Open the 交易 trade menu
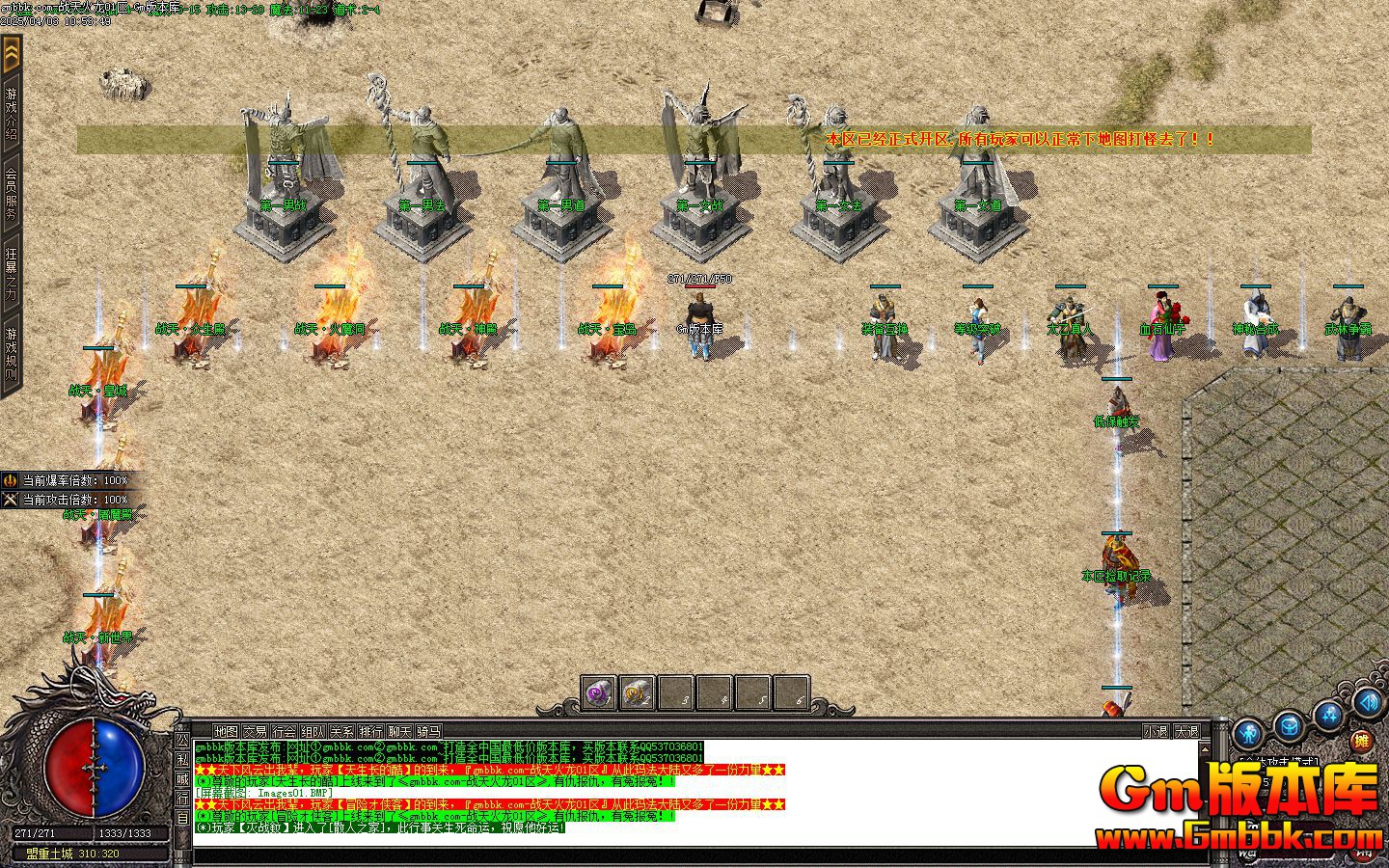This screenshot has width=1389, height=868. coord(255,732)
